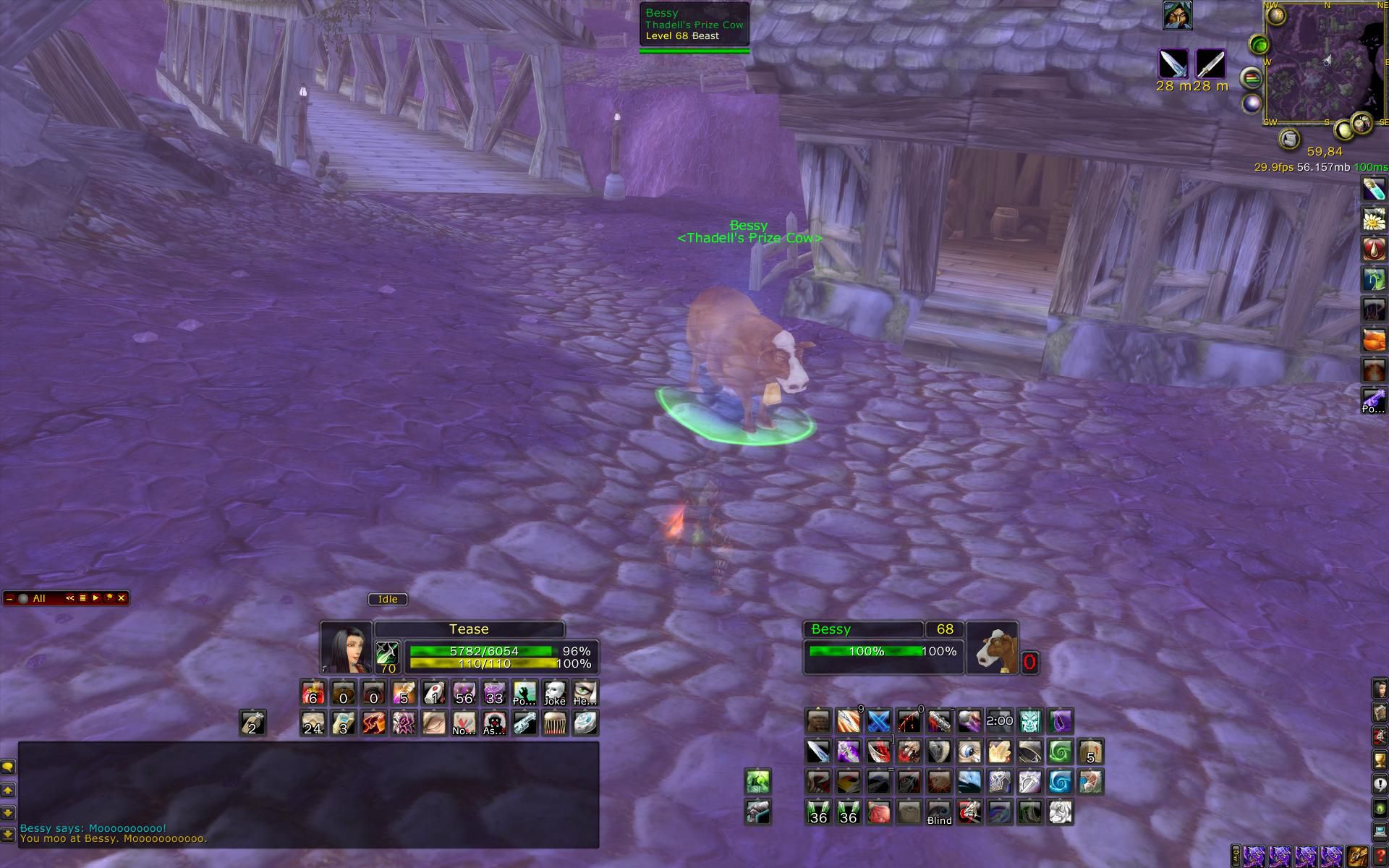Select the purple cloak ability icon
The width and height of the screenshot is (1389, 868).
[1060, 721]
